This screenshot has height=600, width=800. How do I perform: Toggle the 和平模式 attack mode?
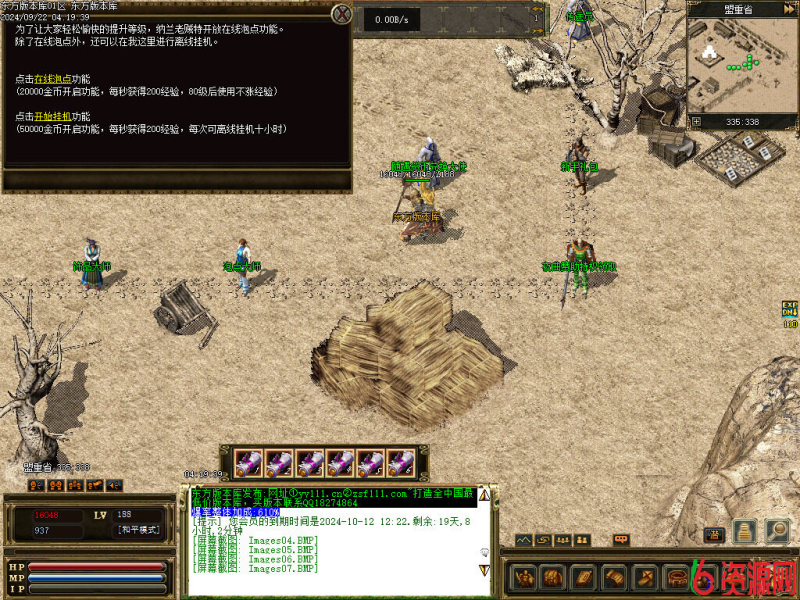point(138,530)
